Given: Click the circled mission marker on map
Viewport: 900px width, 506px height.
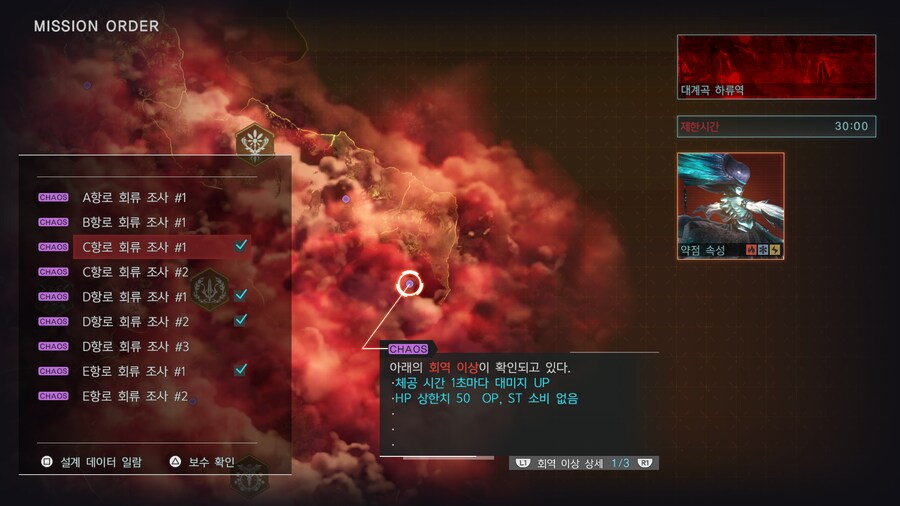Looking at the screenshot, I should (409, 285).
